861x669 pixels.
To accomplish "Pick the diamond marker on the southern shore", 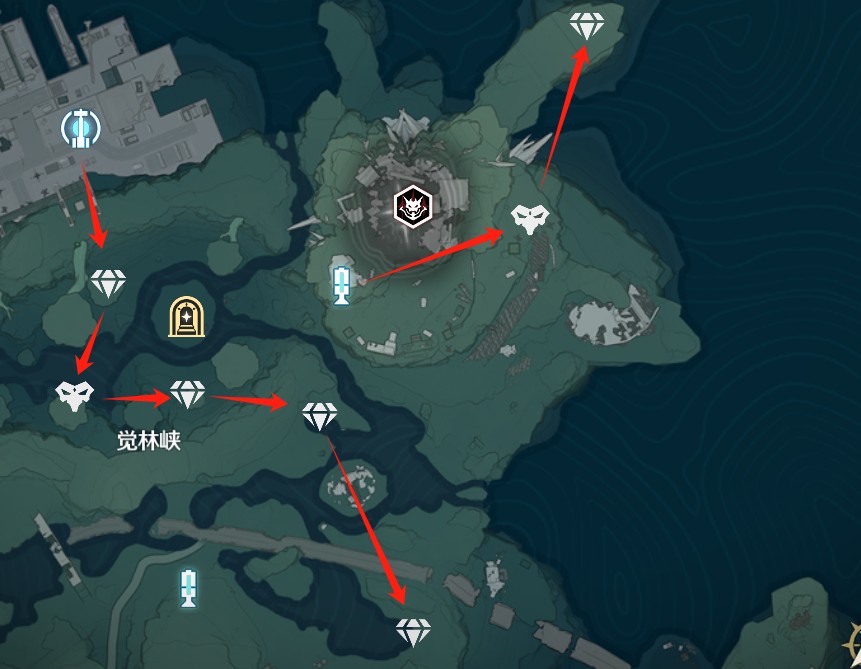I will tap(413, 630).
